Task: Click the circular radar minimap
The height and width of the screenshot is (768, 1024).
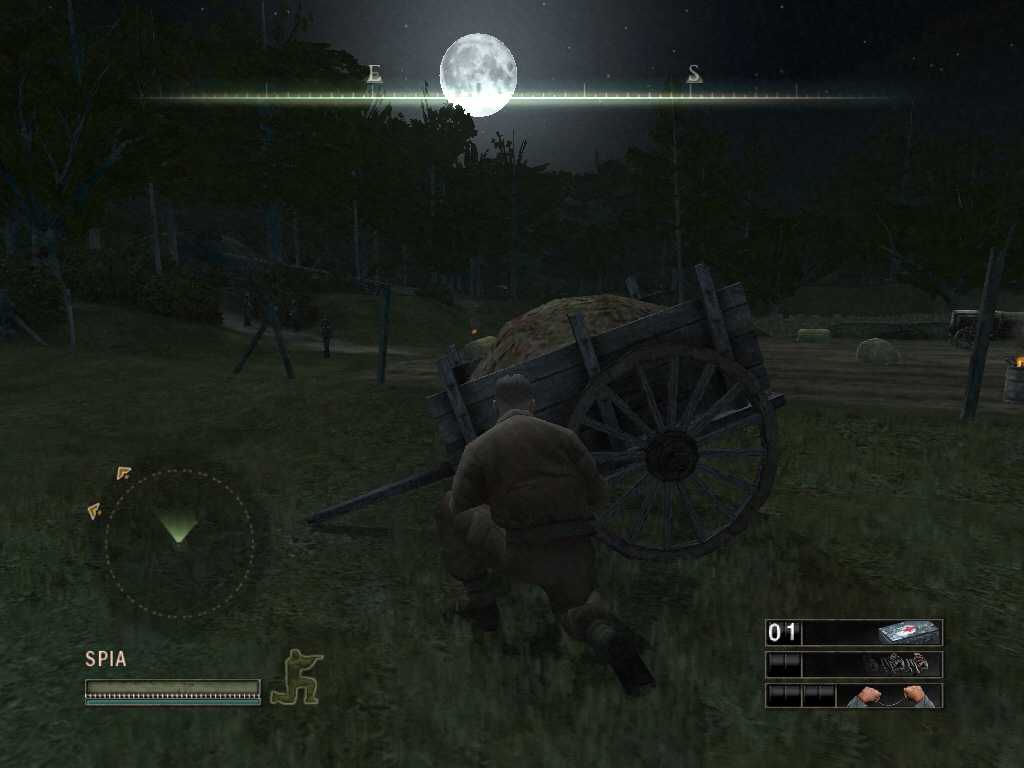Action: (179, 542)
